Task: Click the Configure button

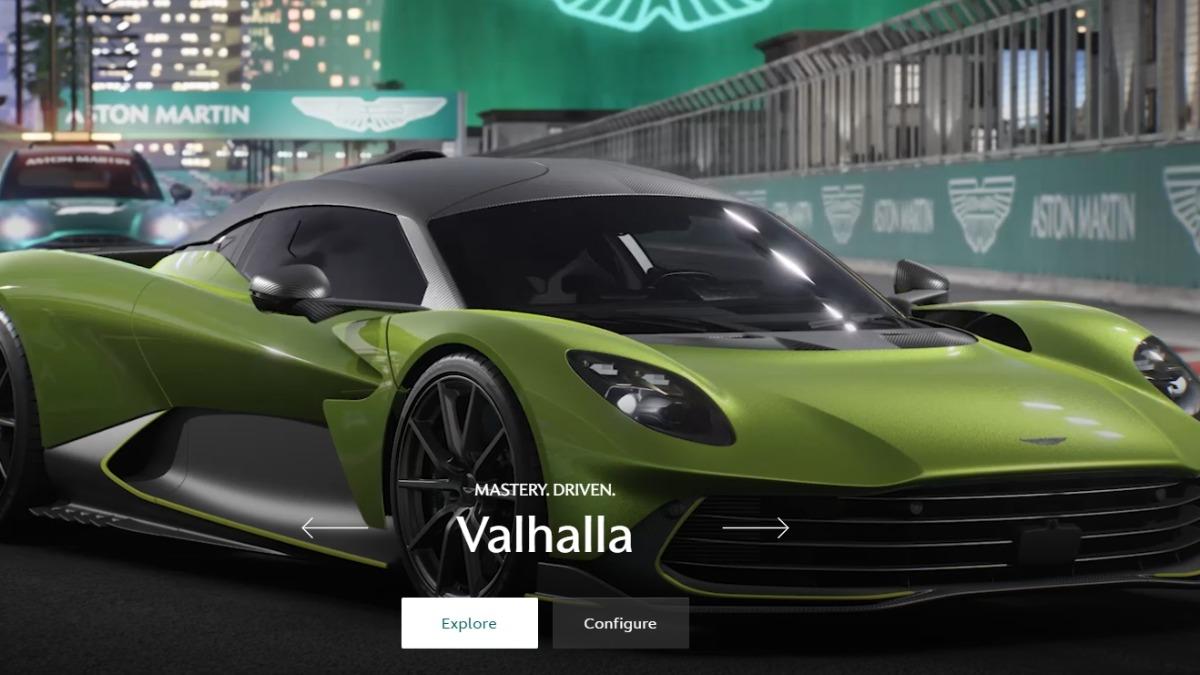Action: (620, 623)
